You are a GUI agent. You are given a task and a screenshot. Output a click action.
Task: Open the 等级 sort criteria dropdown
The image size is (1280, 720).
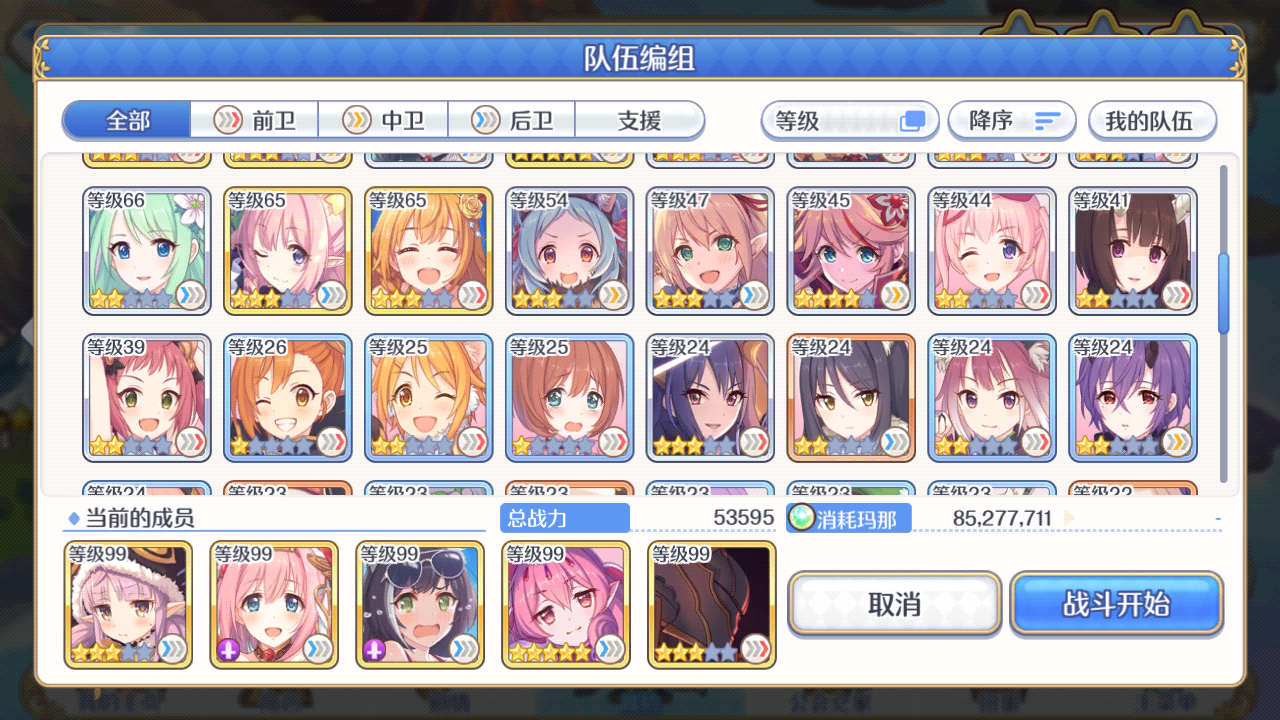coord(850,120)
